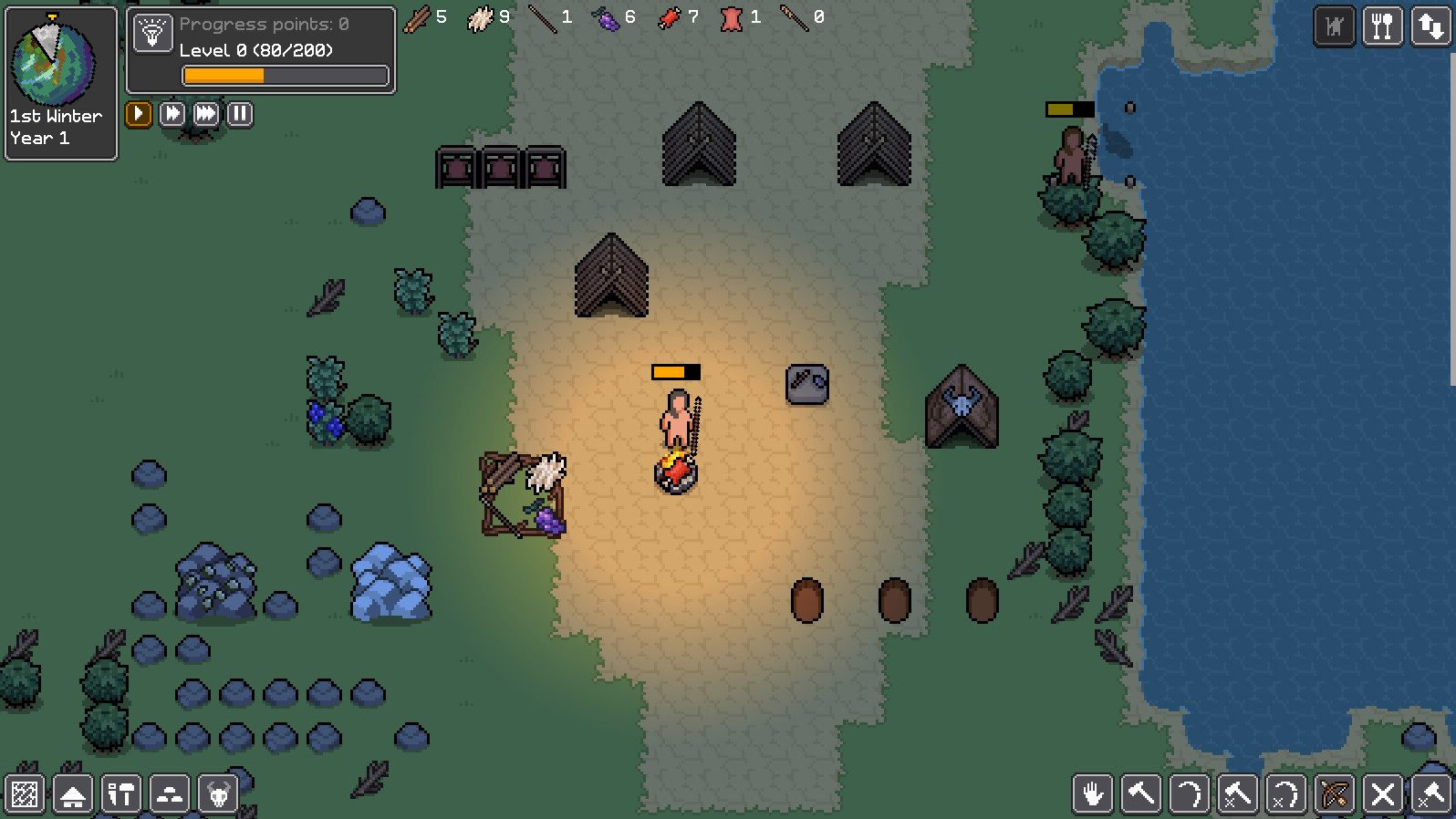Expand the Progress points lightbulb panel
Screen dimensions: 1456x819
[153, 34]
